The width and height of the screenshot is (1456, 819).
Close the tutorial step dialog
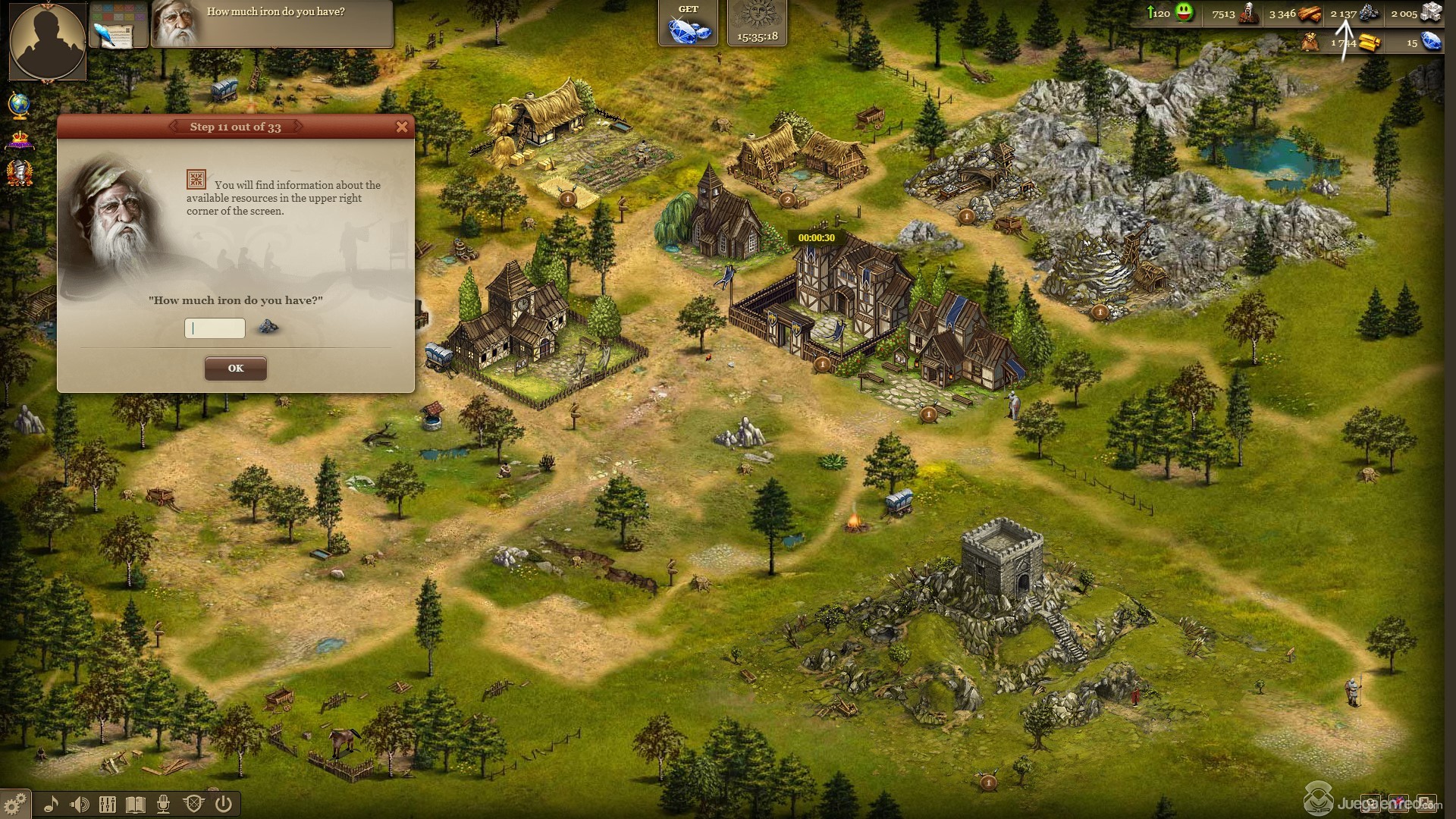click(x=402, y=127)
